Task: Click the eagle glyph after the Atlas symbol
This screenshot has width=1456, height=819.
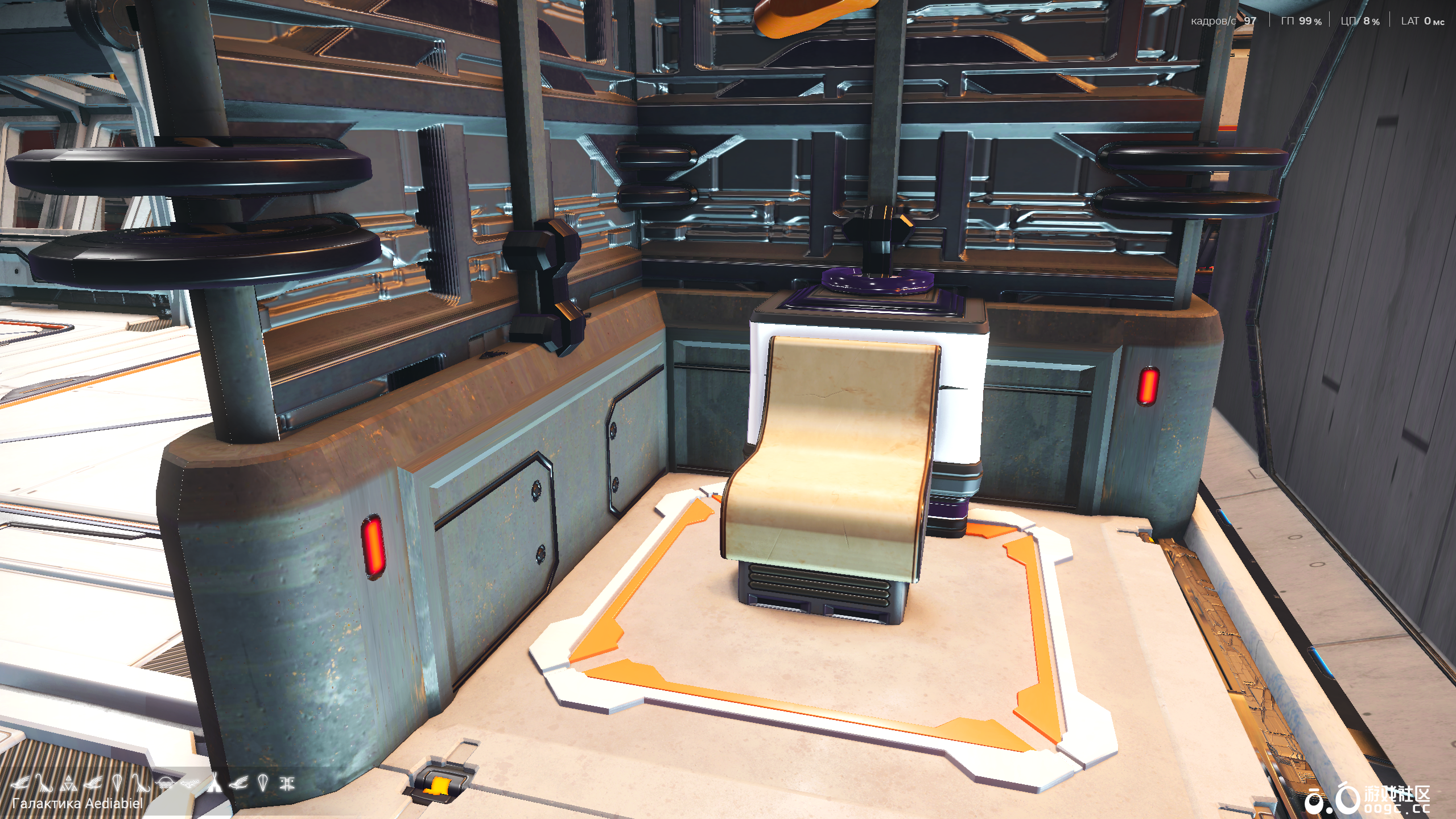Action: click(x=93, y=782)
